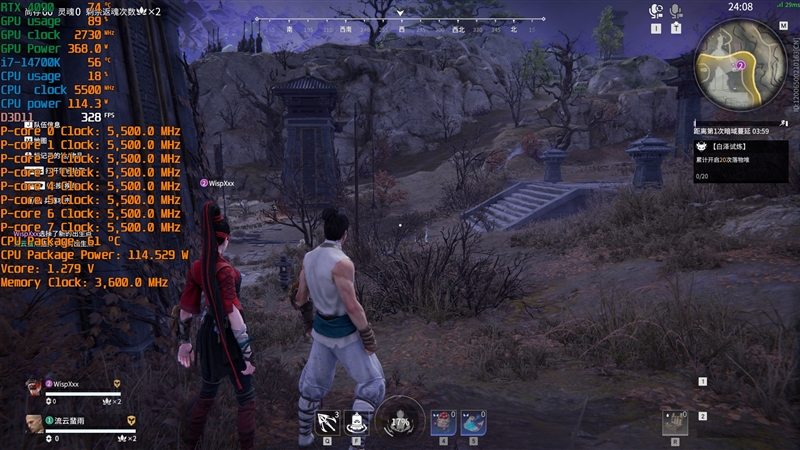The image size is (800, 450).
Task: Toggle the voice chat speaker icon
Action: pyautogui.click(x=656, y=12)
